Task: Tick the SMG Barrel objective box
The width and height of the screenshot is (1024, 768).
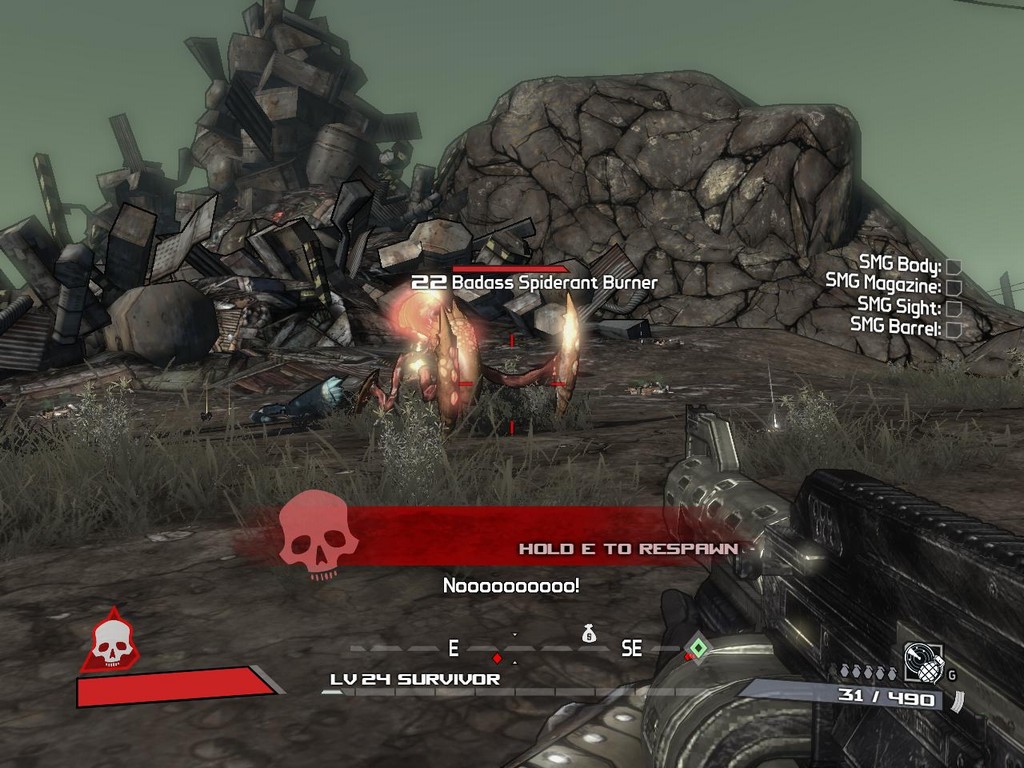Action: (x=953, y=328)
